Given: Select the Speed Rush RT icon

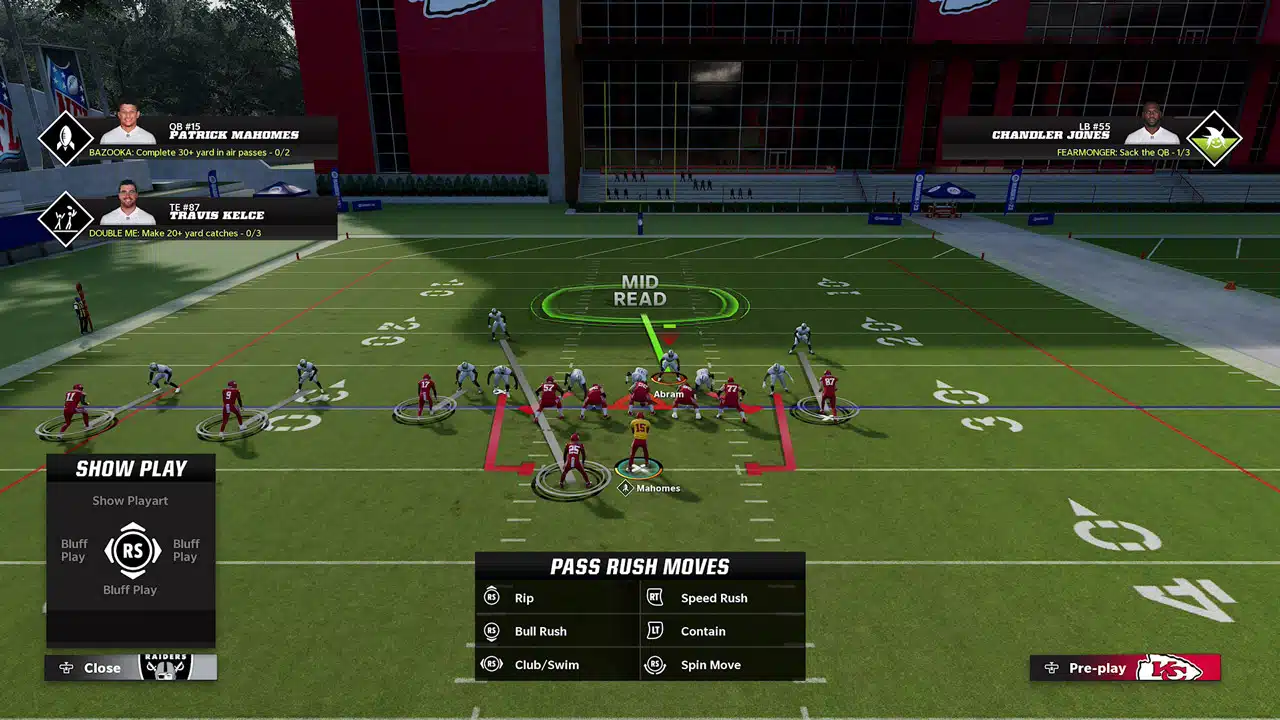Looking at the screenshot, I should (655, 597).
